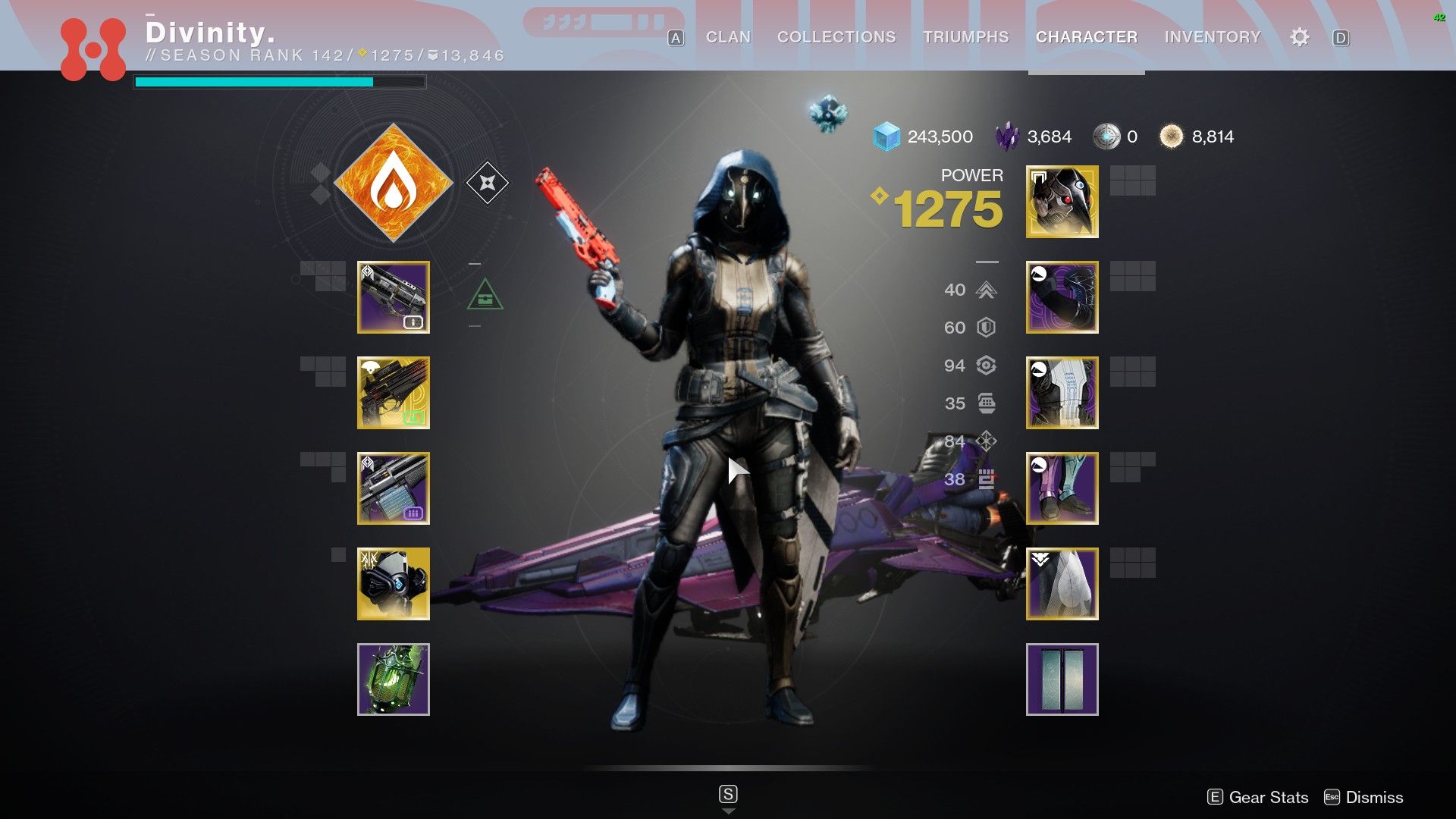
Task: Select the helmet armor slot
Action: (x=1062, y=202)
